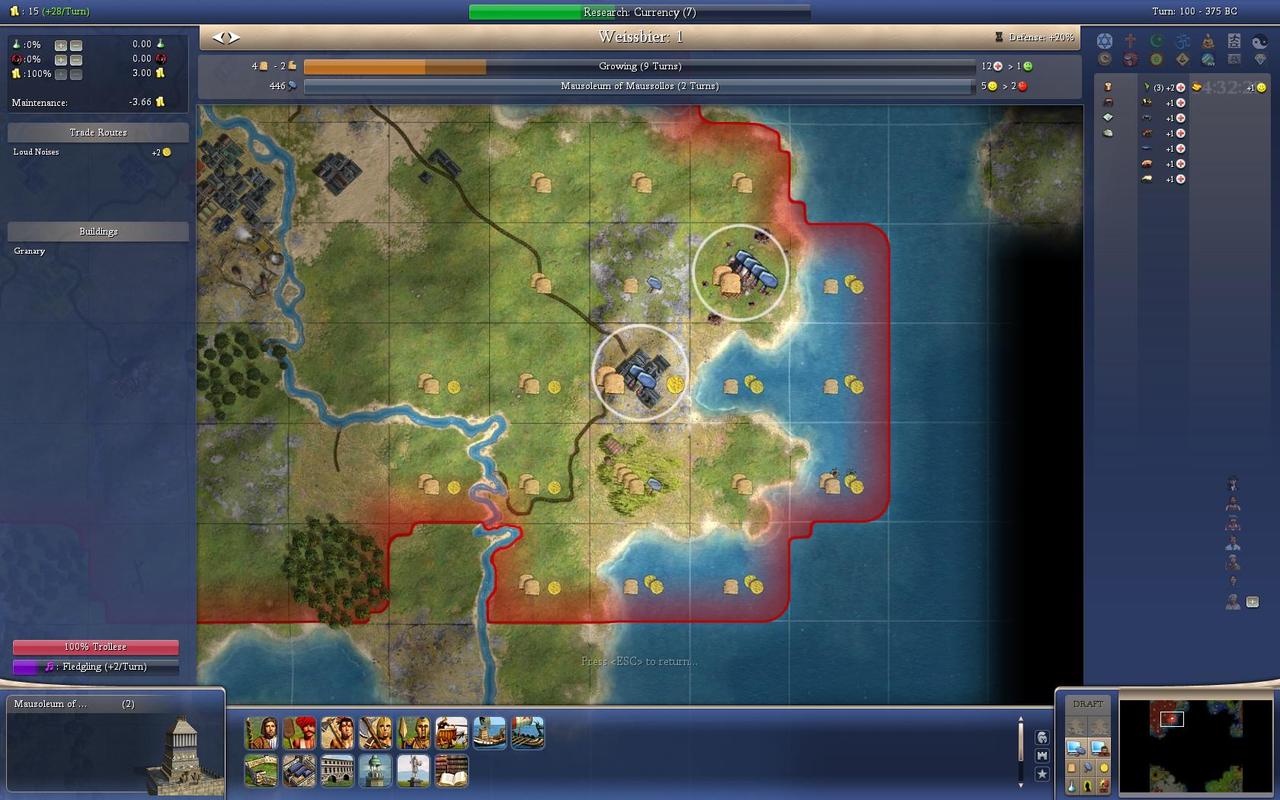Image resolution: width=1280 pixels, height=800 pixels.
Task: Show the helmet unit filter button
Action: [x=1043, y=737]
